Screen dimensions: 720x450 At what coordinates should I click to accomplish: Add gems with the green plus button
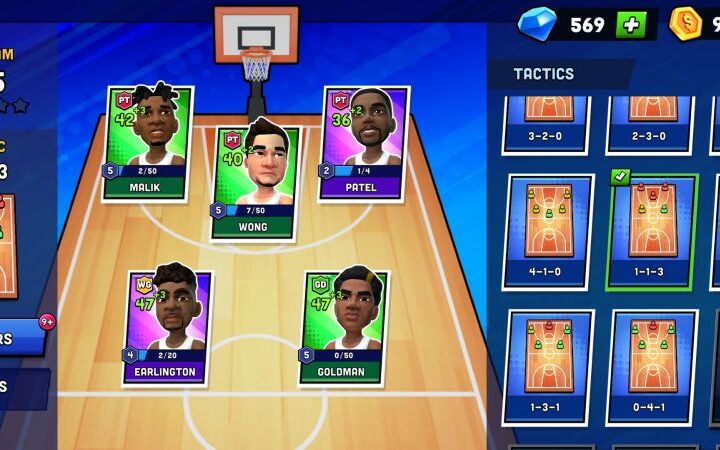tap(631, 25)
